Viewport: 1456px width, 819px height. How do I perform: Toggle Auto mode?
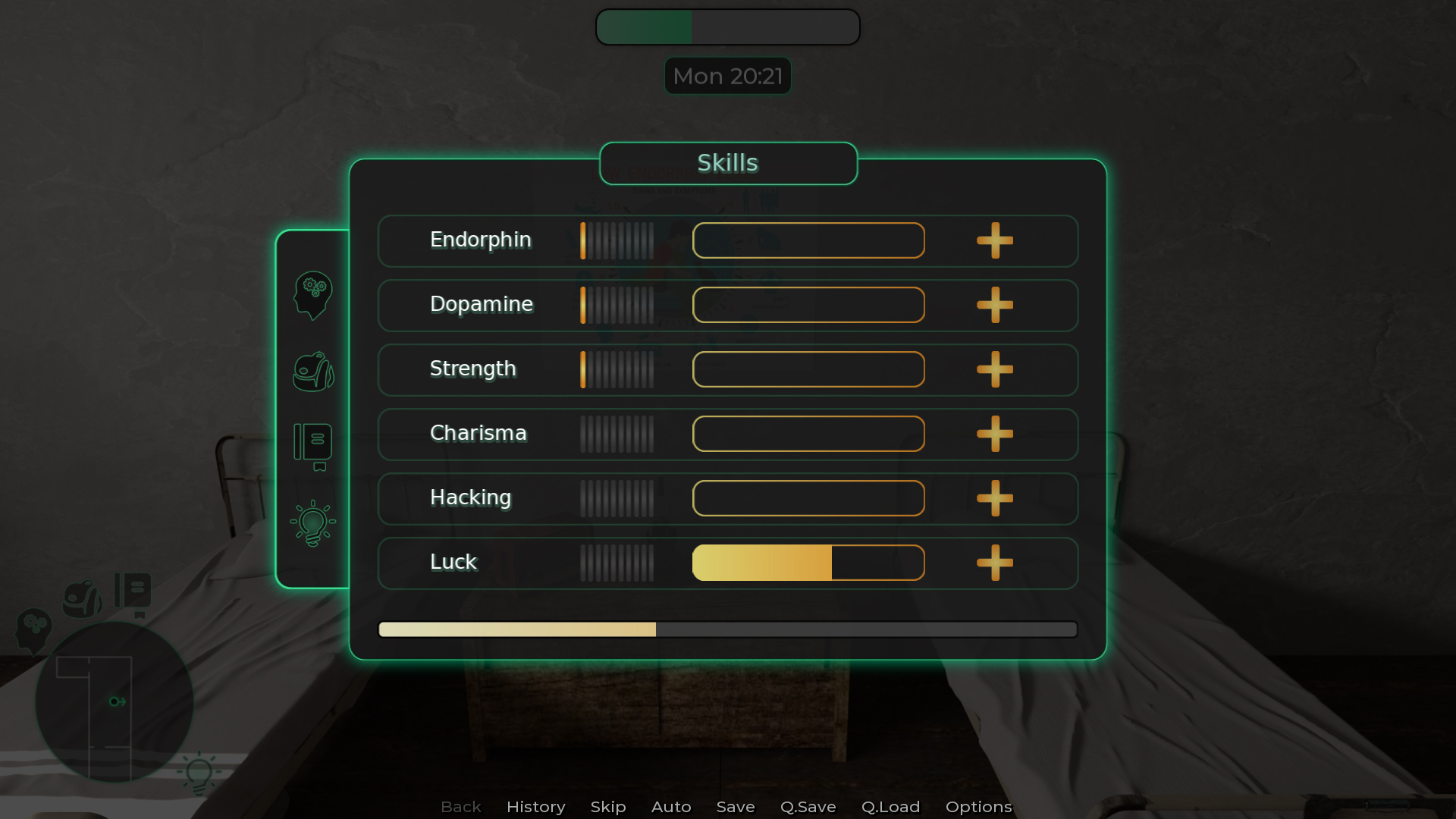tap(671, 807)
